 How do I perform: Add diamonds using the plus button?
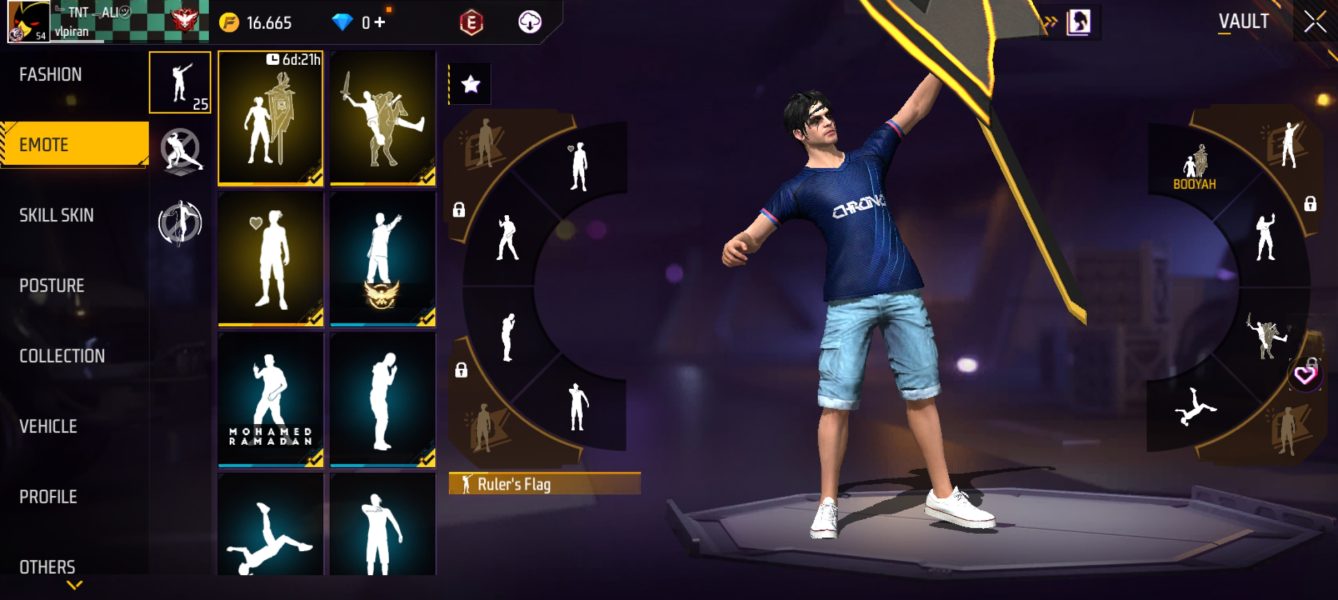coord(380,22)
